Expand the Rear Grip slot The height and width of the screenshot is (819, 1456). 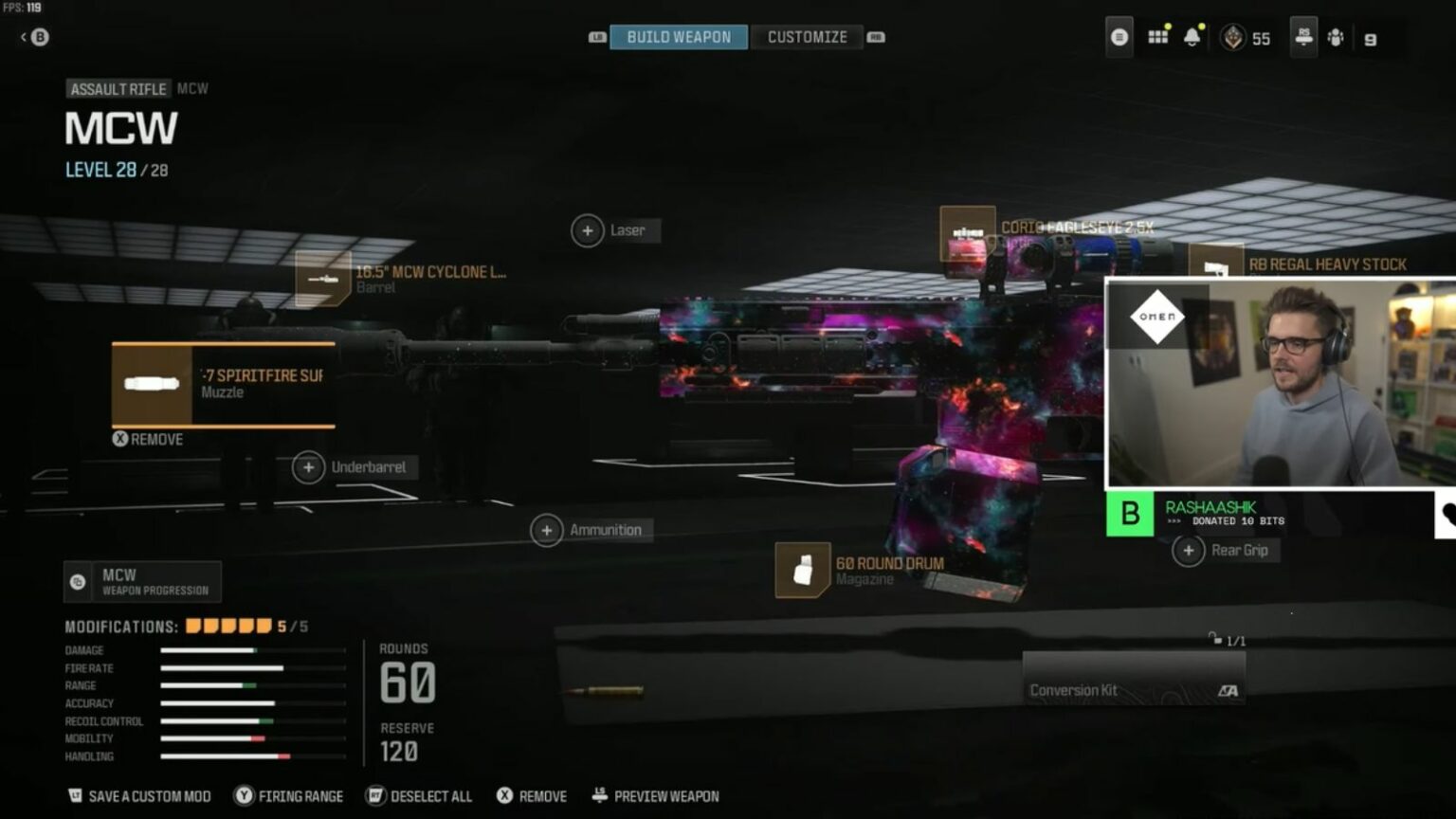[1189, 550]
